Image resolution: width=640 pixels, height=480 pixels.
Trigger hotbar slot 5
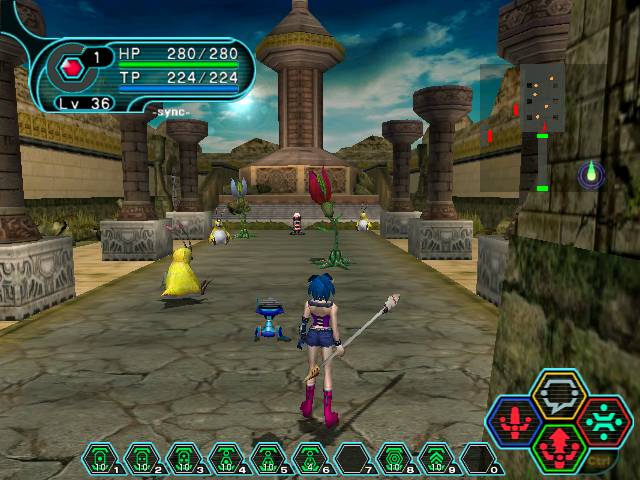coord(268,460)
